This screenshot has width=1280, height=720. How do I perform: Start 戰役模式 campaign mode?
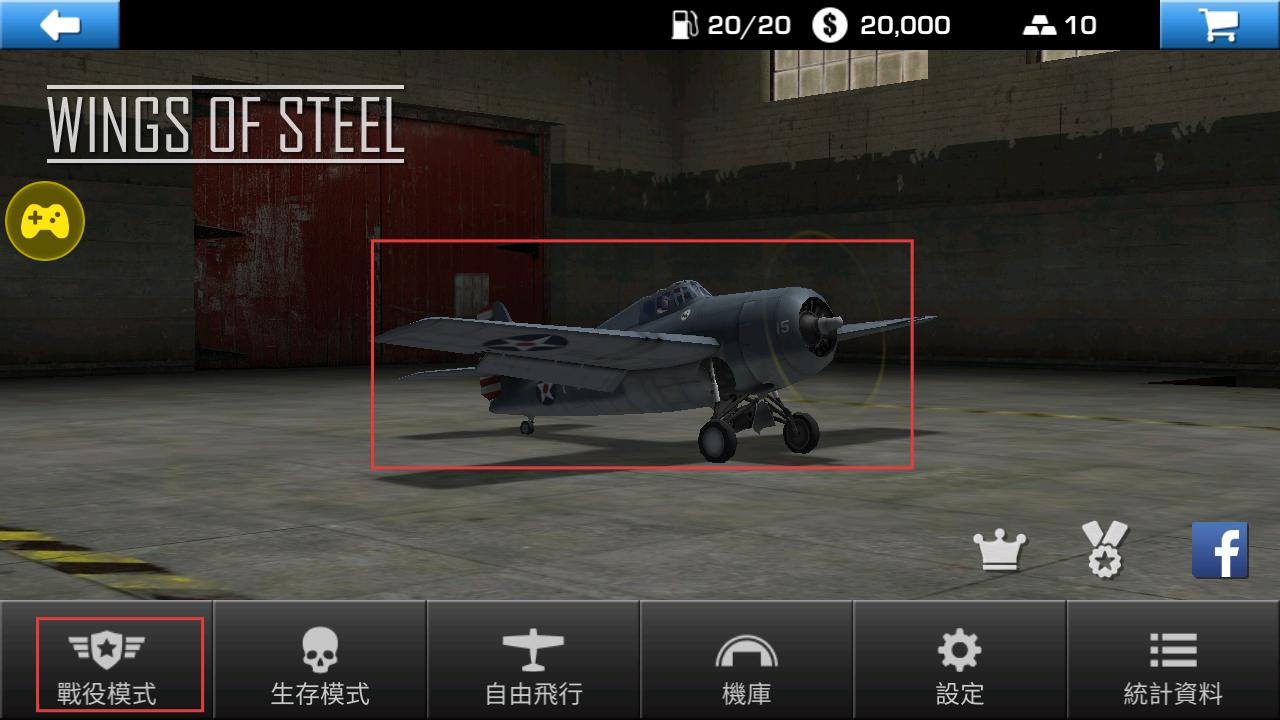pyautogui.click(x=107, y=664)
